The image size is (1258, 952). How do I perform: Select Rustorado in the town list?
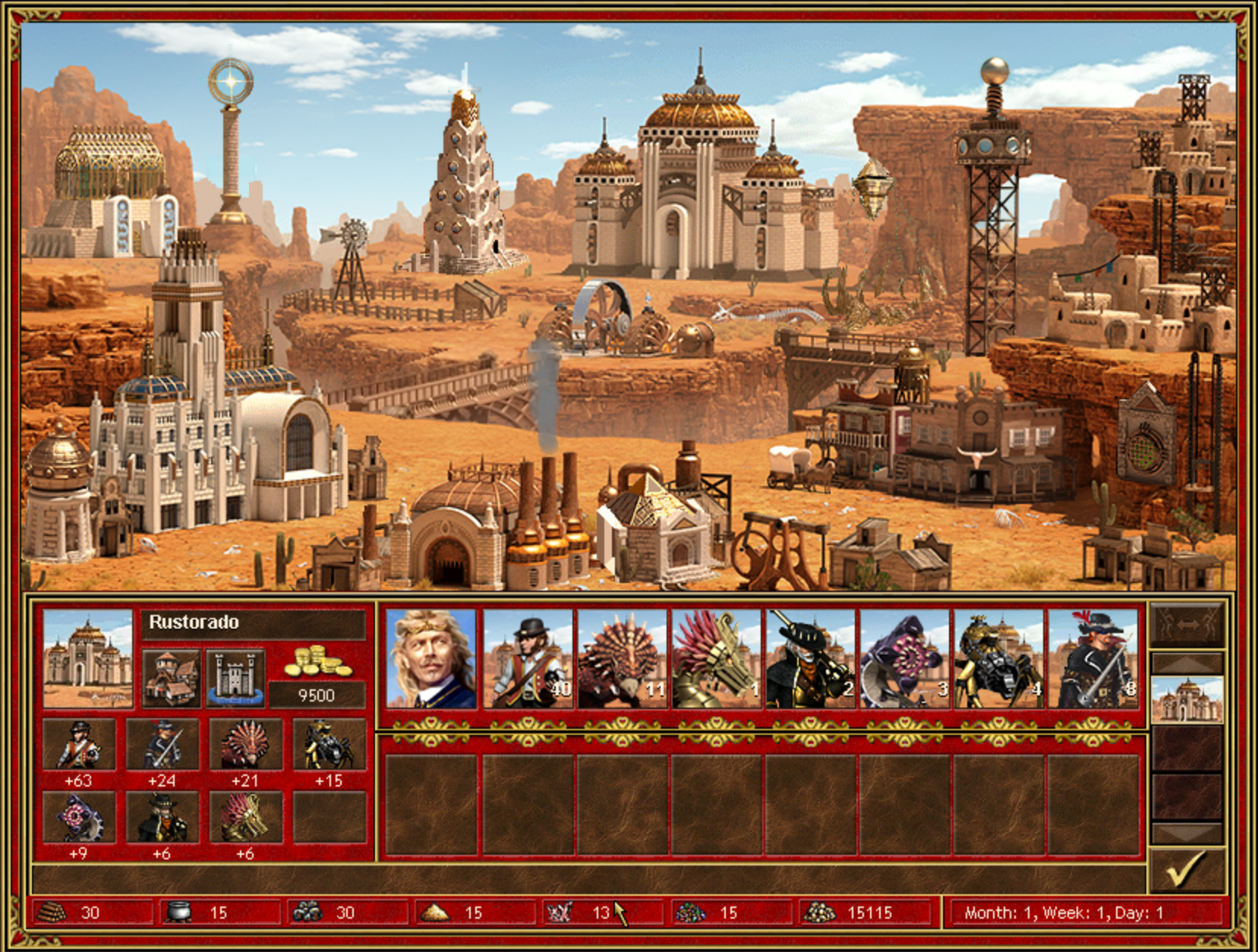tap(1187, 699)
